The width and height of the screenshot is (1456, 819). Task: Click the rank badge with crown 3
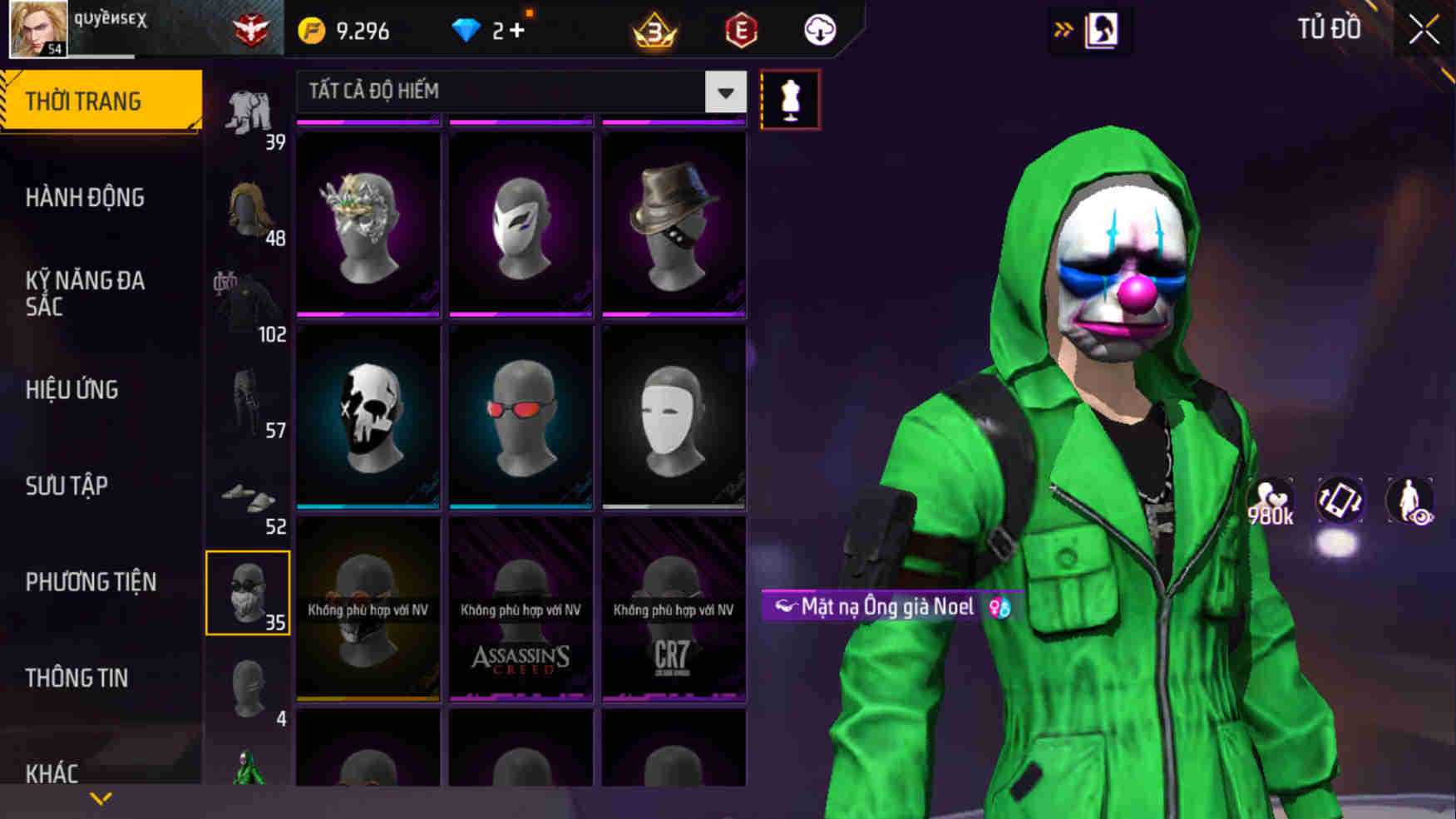click(x=654, y=30)
